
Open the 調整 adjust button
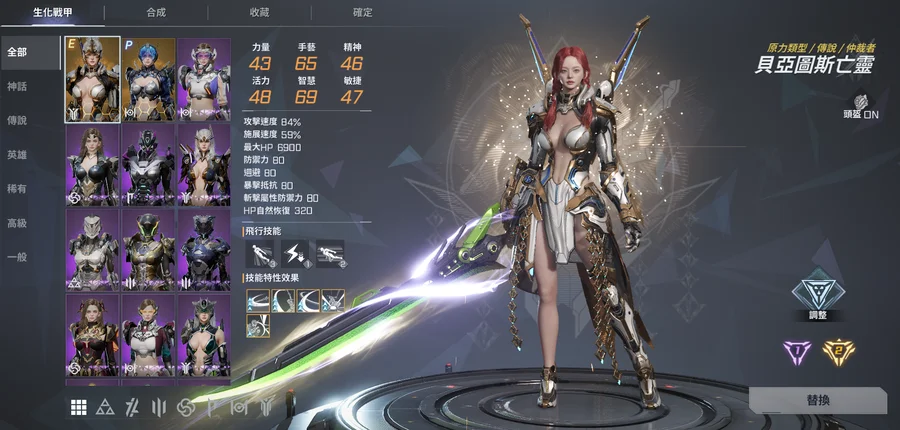point(818,297)
